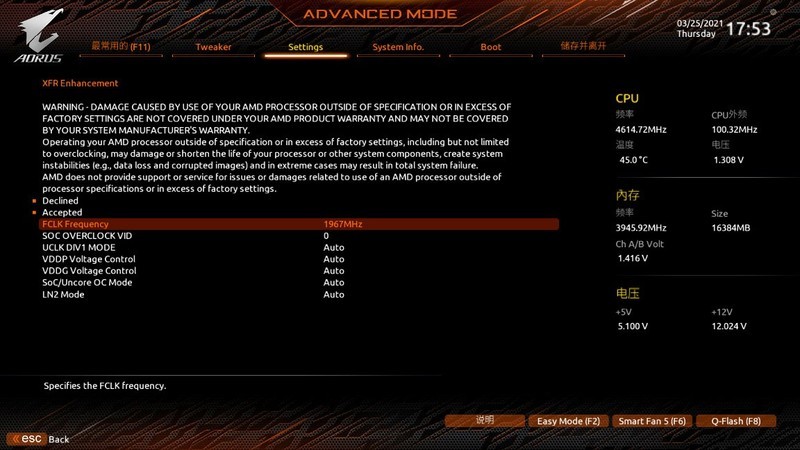Open the 储存并离开 tab

(583, 46)
